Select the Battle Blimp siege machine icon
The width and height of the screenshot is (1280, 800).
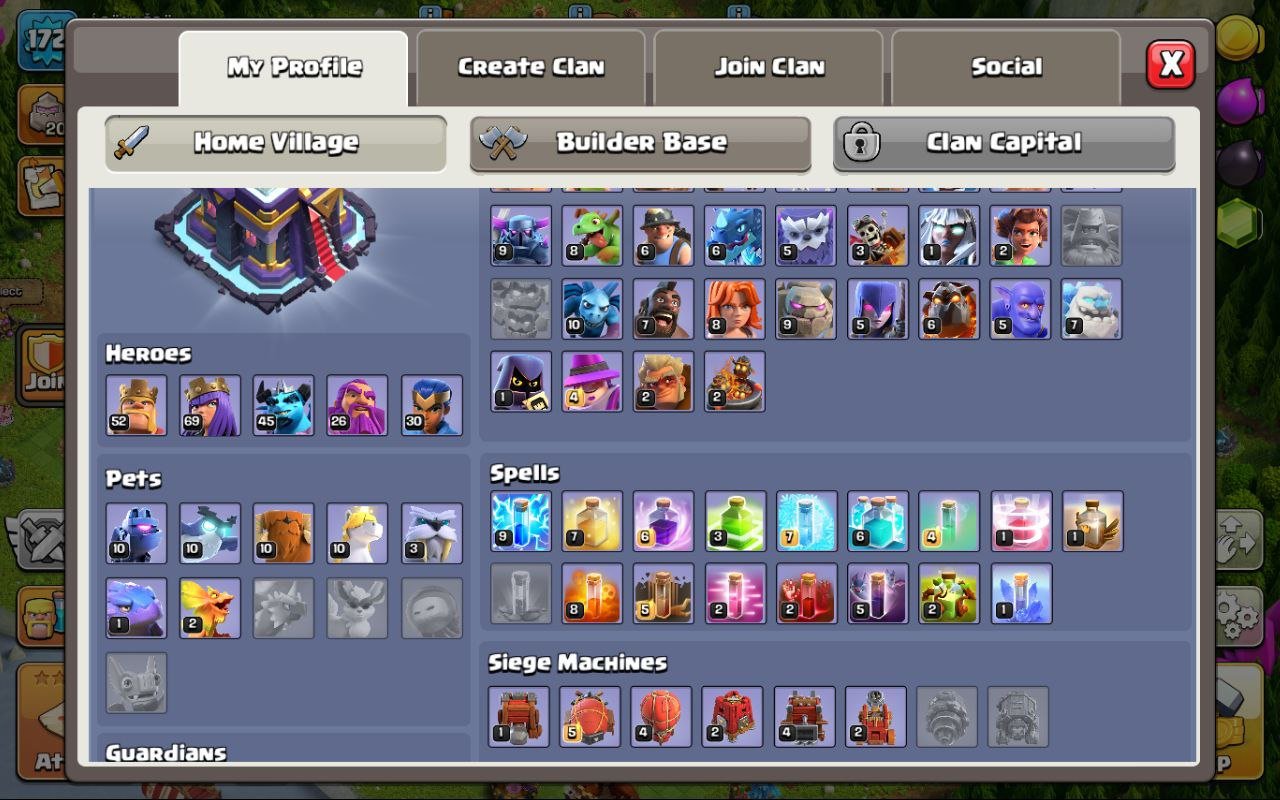click(x=591, y=715)
